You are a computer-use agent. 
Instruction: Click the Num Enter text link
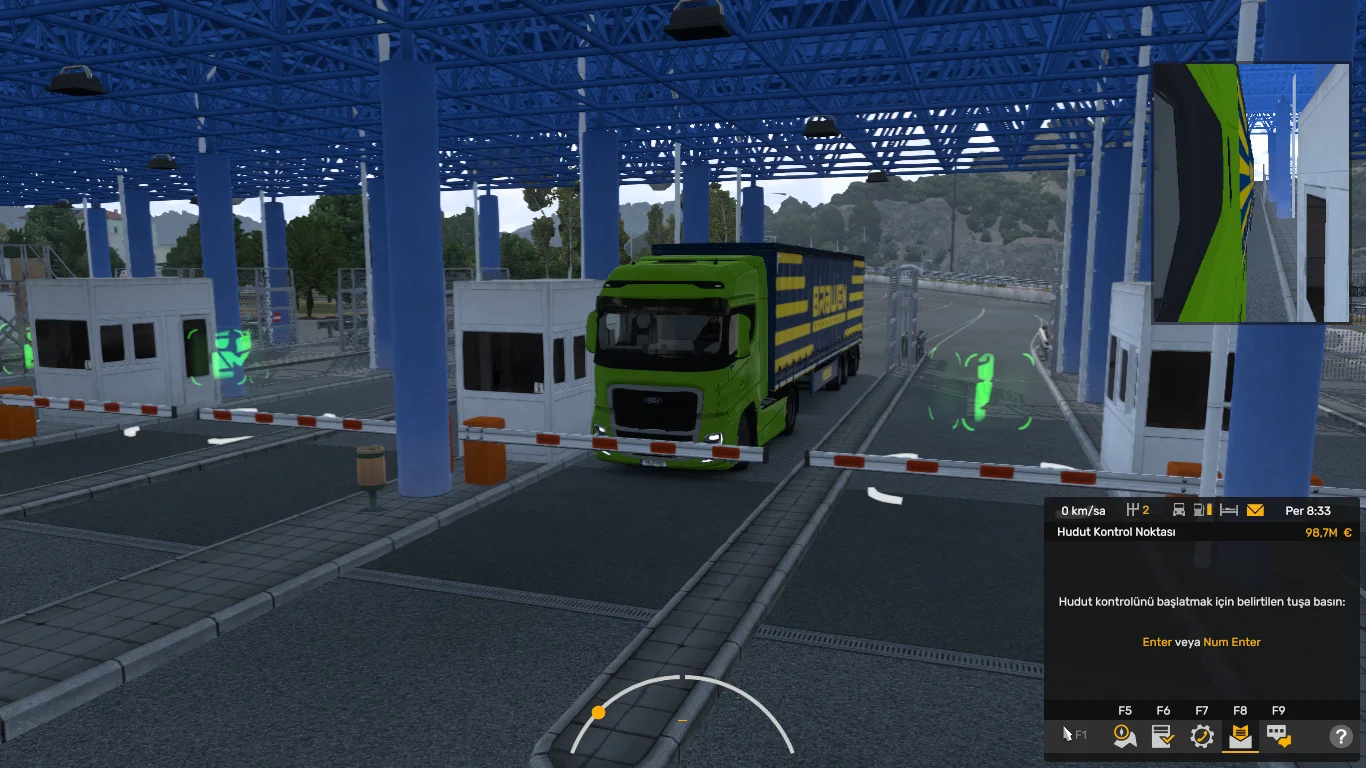[x=1233, y=642]
